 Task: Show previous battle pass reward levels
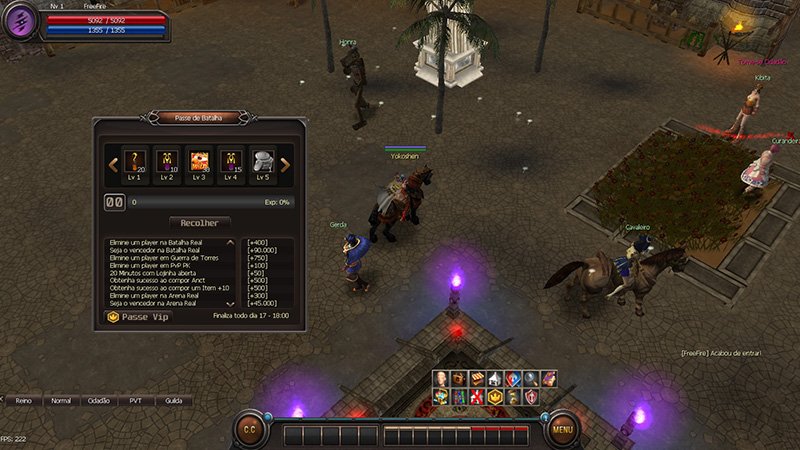(113, 164)
